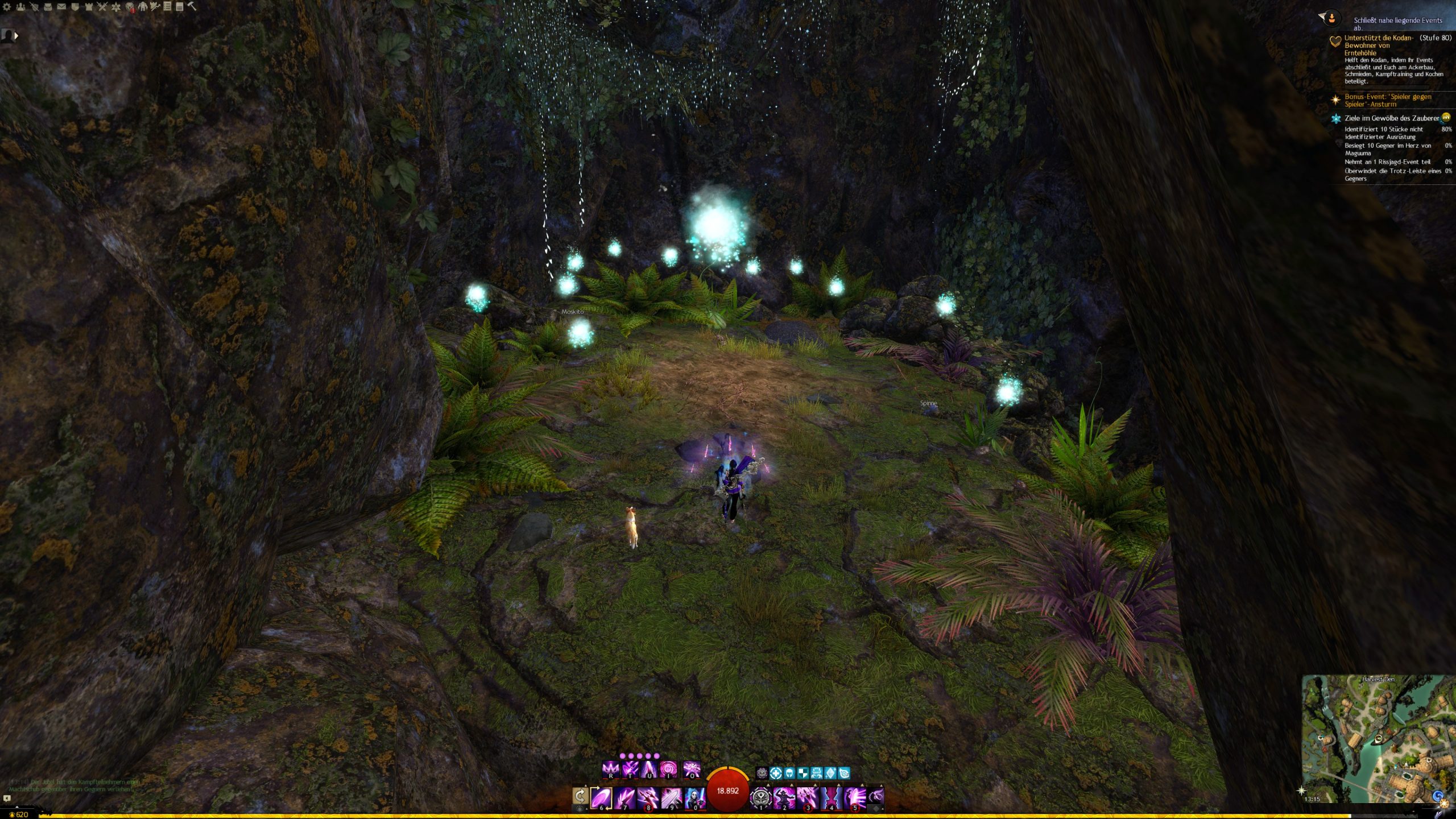Select the Bonus-Event "Spieler gegen Spieler" entry
The height and width of the screenshot is (819, 1456).
[x=1387, y=100]
